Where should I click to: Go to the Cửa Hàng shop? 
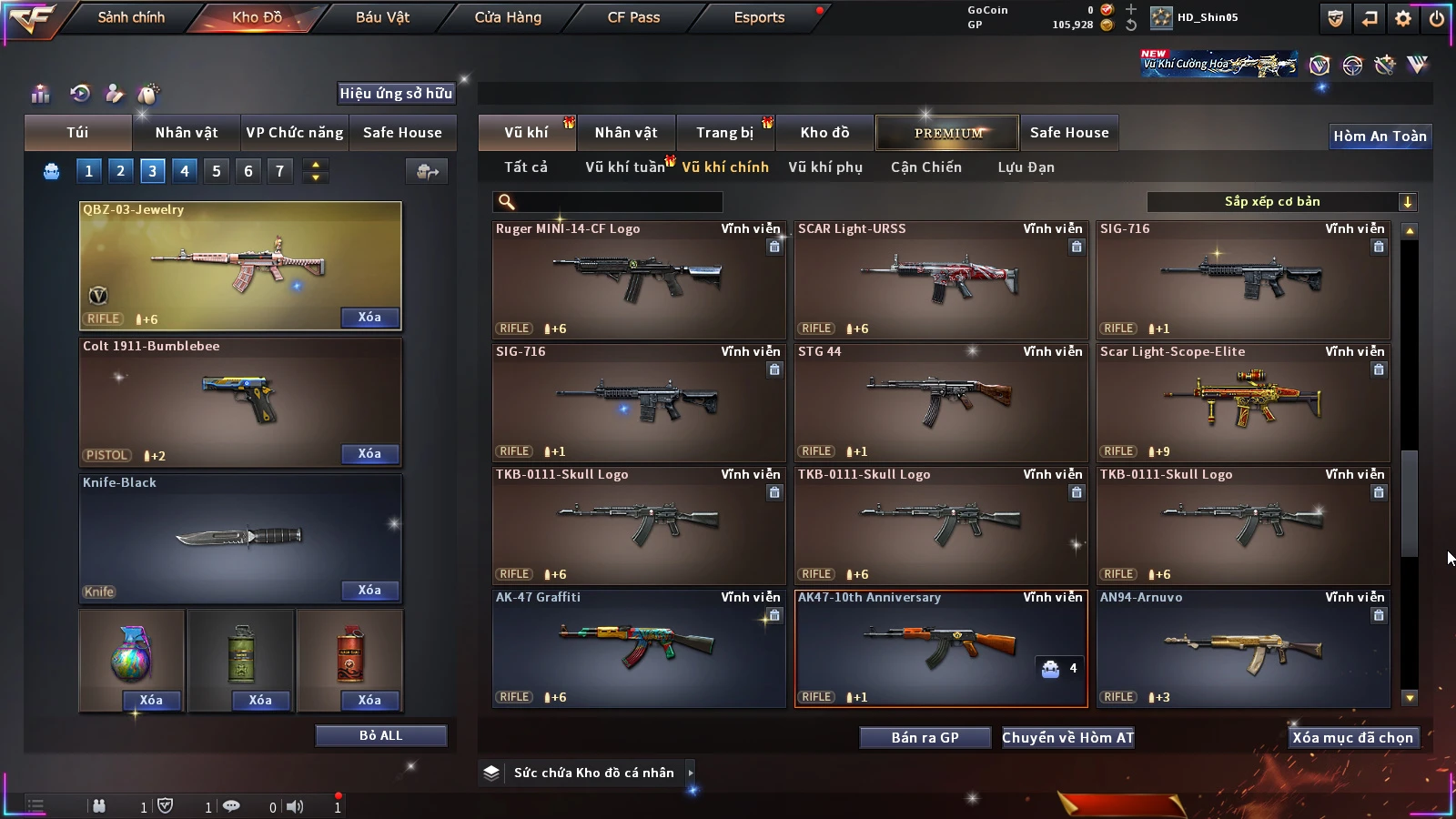508,17
